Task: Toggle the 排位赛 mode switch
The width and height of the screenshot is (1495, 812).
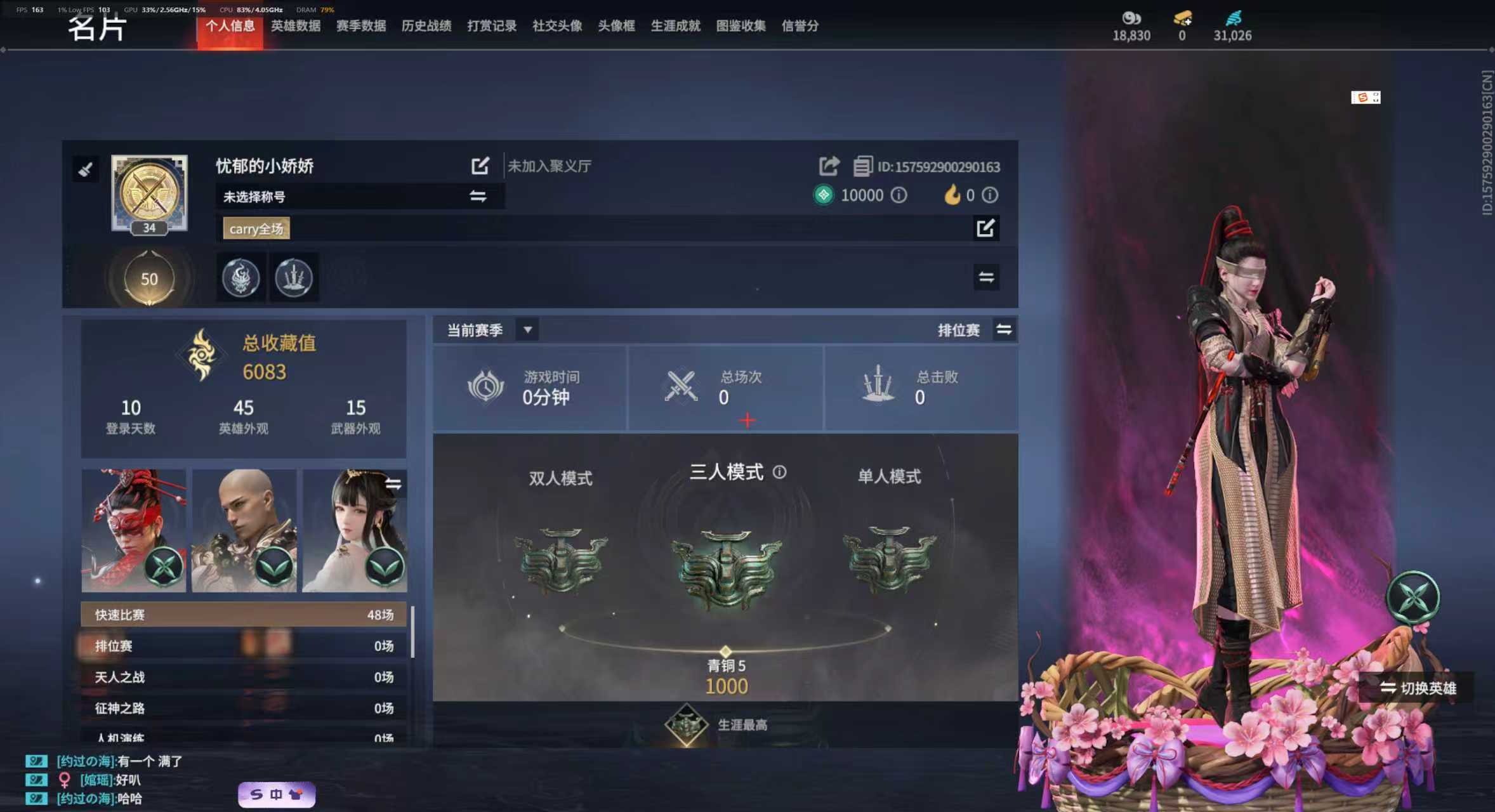Action: coord(1004,330)
